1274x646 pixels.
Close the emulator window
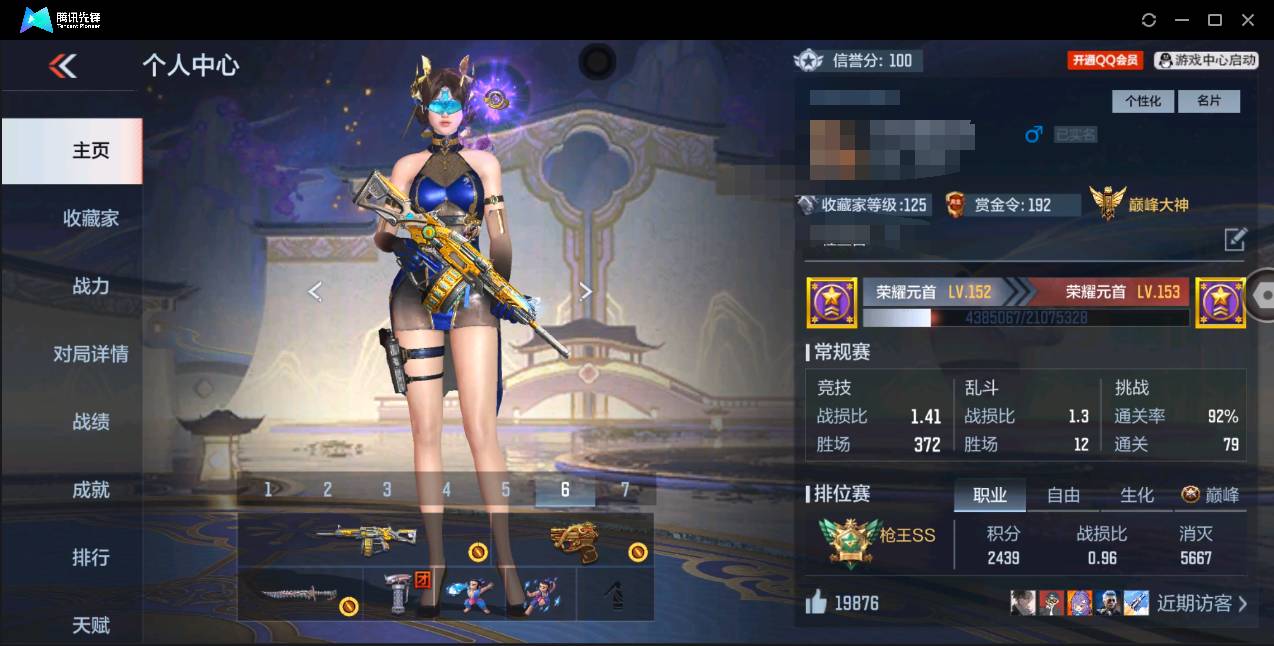point(1248,20)
